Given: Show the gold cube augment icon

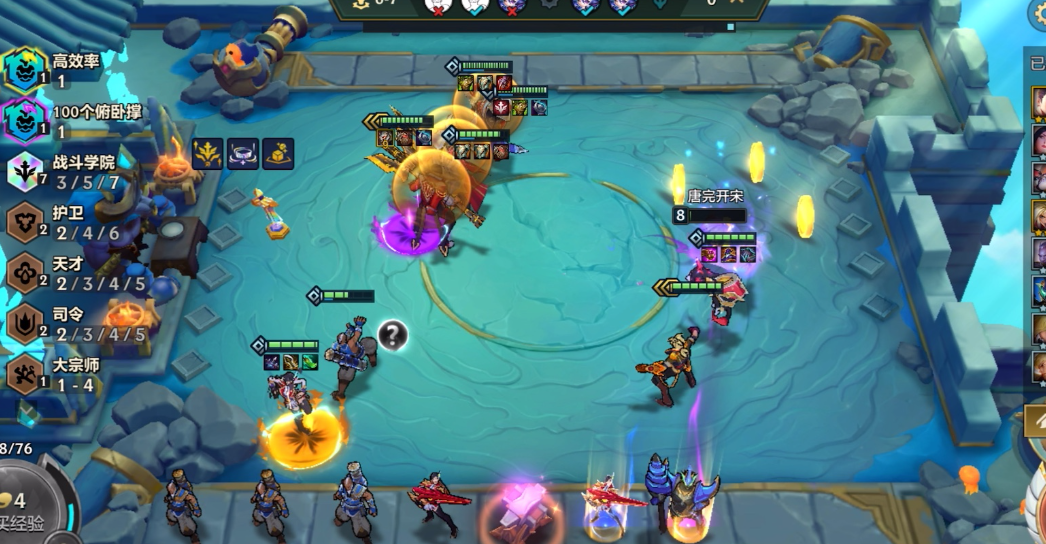Looking at the screenshot, I should pyautogui.click(x=278, y=153).
